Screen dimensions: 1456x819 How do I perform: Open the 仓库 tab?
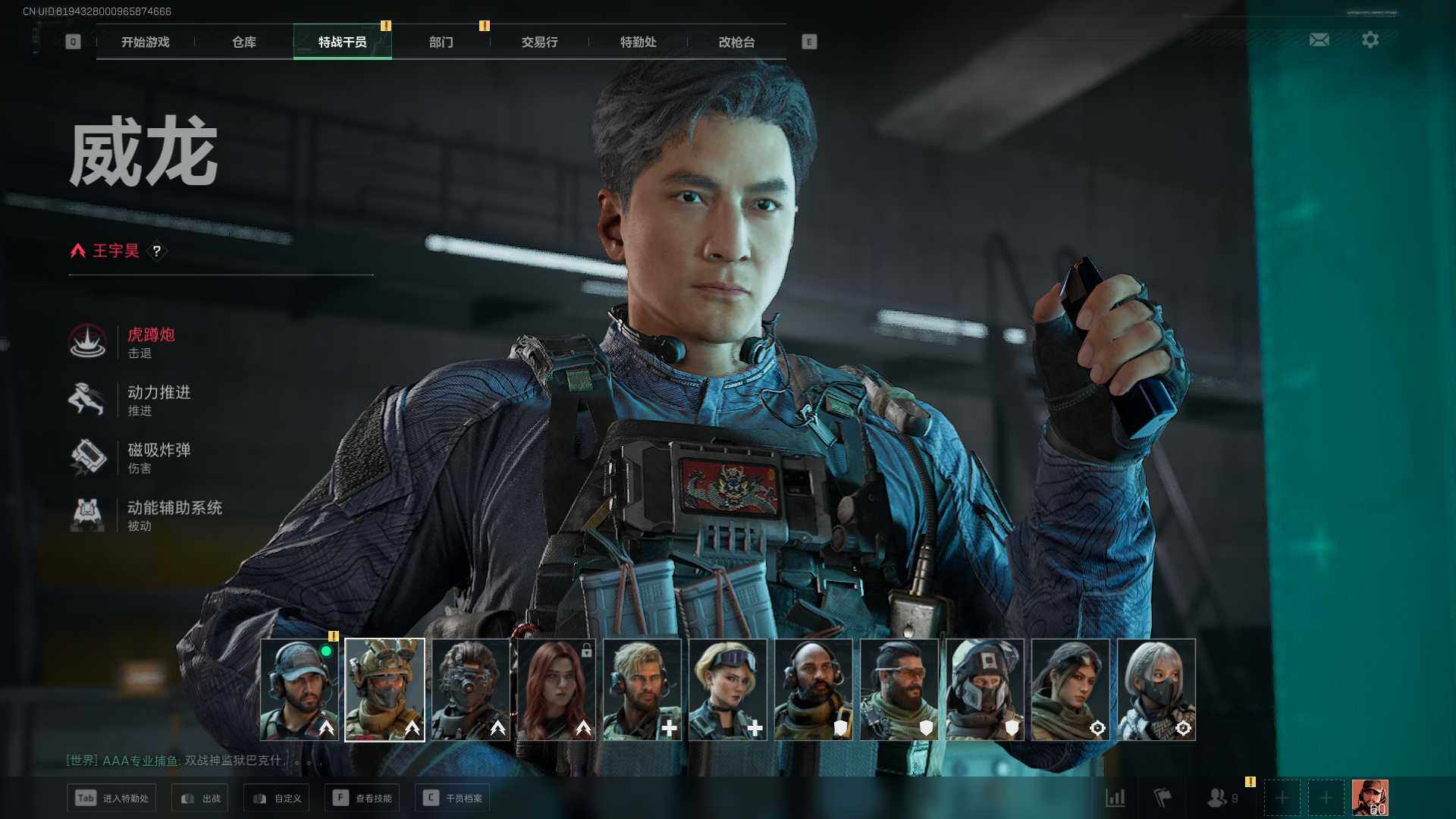point(244,42)
